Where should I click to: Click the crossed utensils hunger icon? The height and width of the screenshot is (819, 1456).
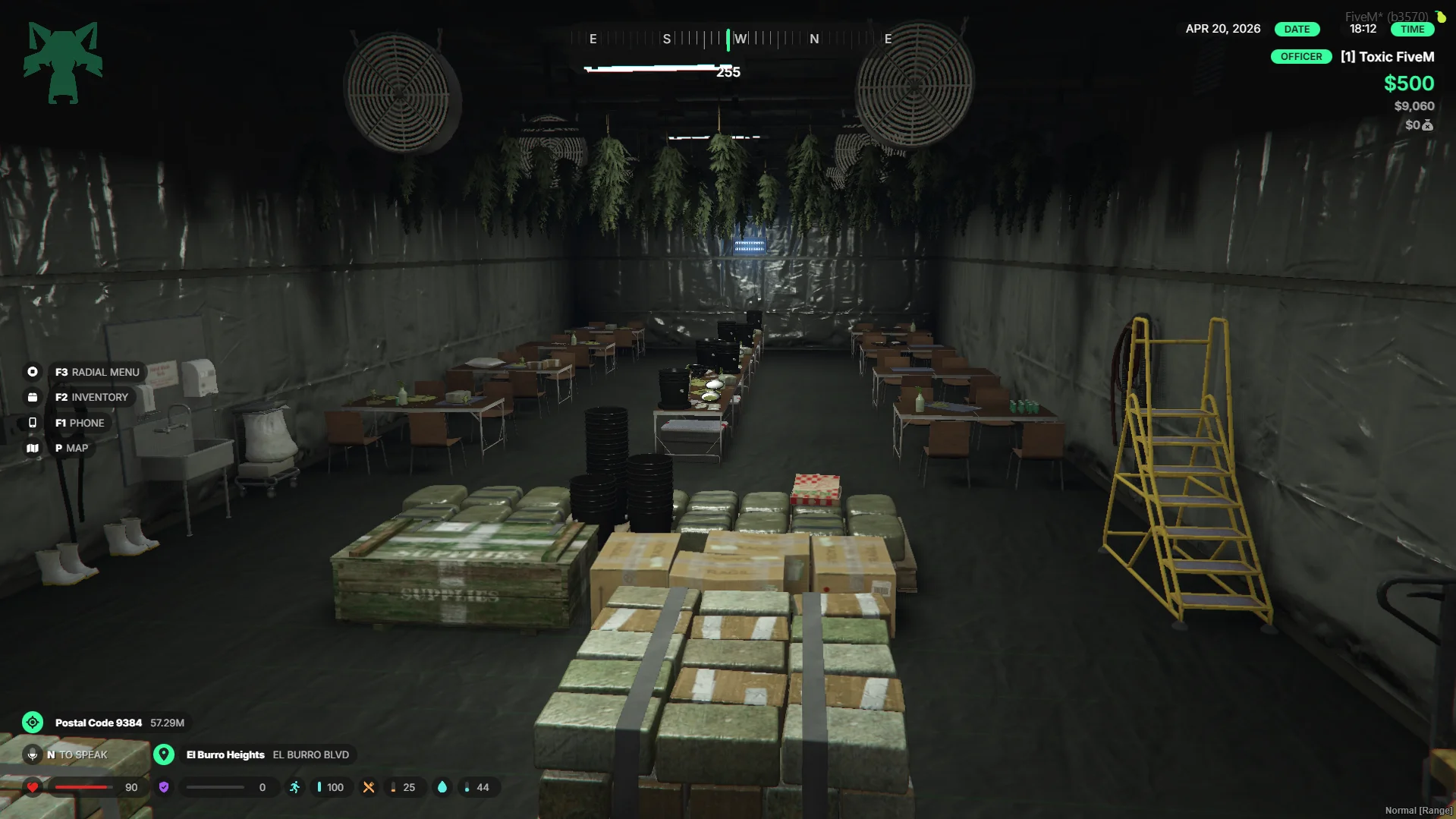tap(369, 787)
